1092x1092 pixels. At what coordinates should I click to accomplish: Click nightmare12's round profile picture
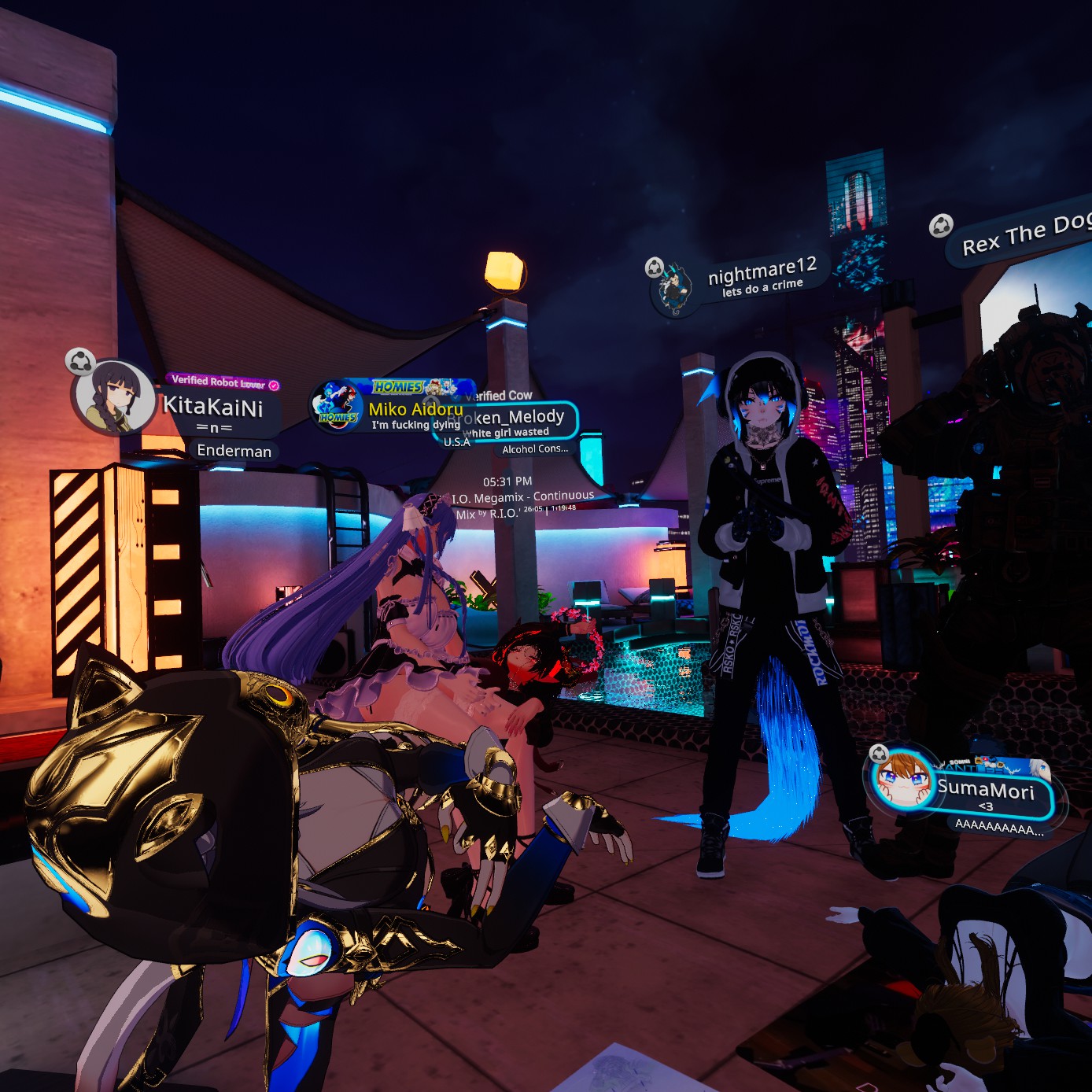click(674, 289)
